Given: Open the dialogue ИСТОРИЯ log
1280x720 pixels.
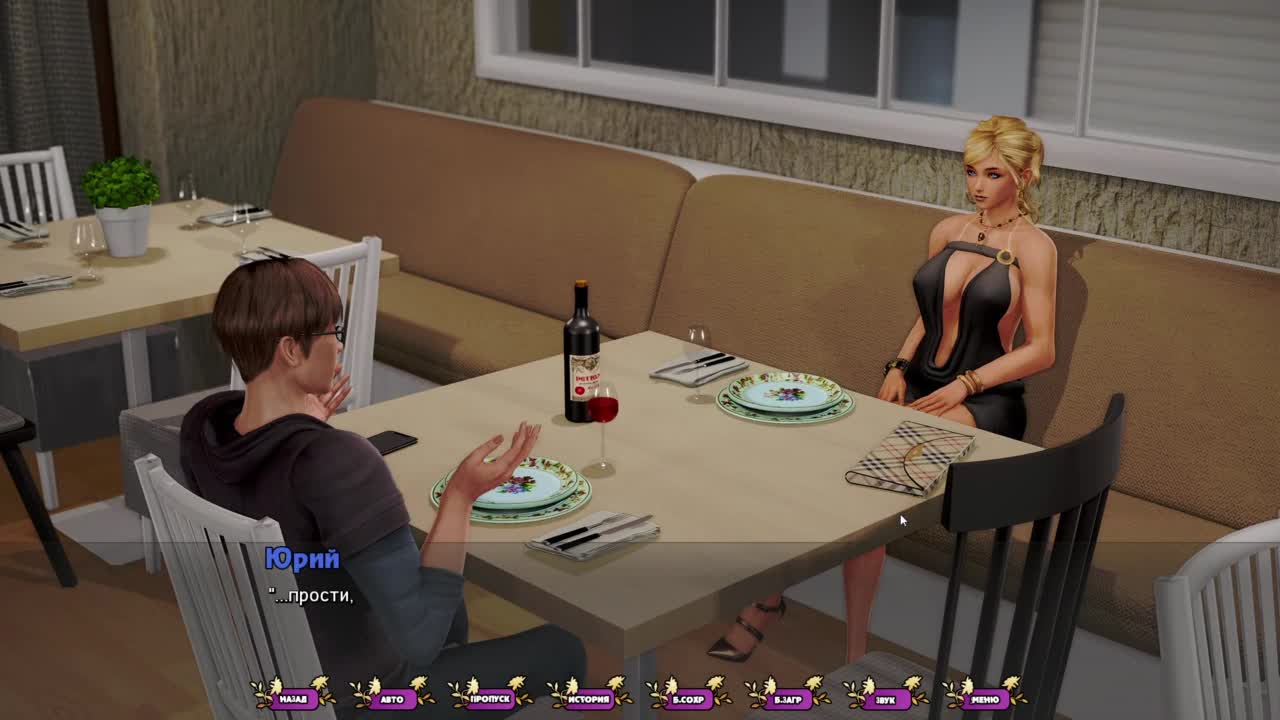Looking at the screenshot, I should pos(590,698).
